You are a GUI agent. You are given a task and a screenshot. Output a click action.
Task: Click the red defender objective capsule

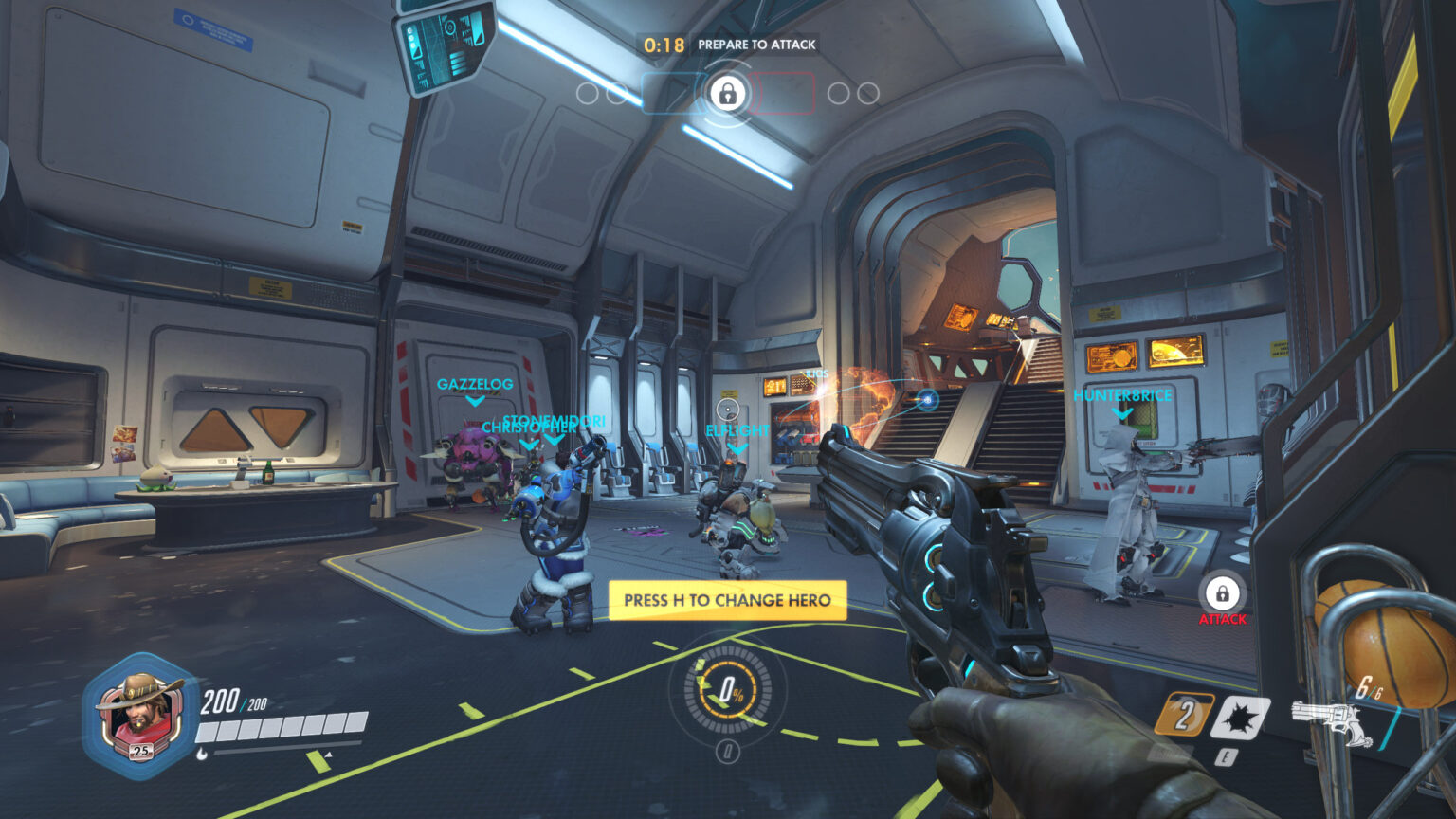[x=784, y=92]
